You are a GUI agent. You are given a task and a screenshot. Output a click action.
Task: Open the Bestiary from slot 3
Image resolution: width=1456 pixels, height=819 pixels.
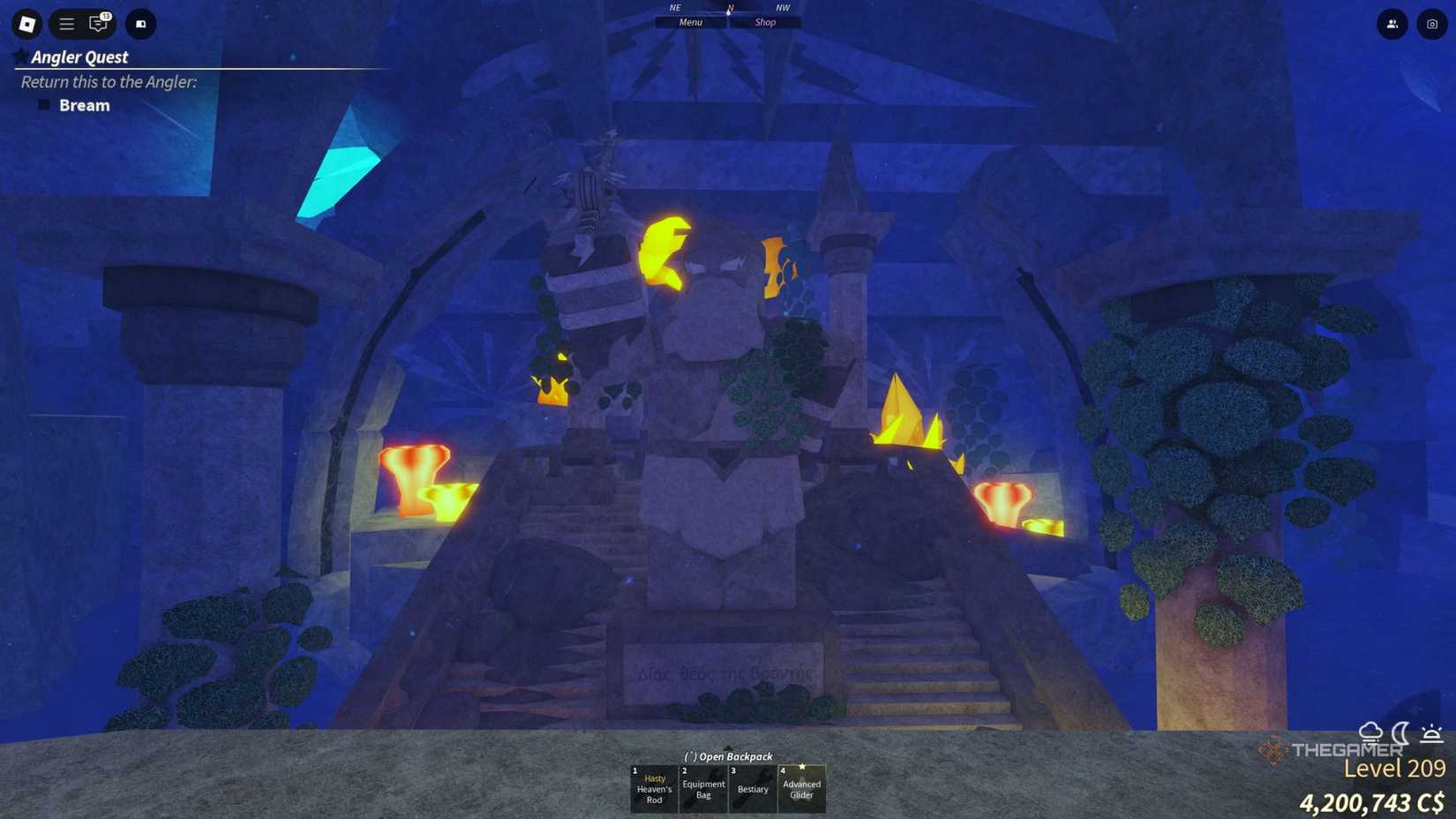point(753,787)
